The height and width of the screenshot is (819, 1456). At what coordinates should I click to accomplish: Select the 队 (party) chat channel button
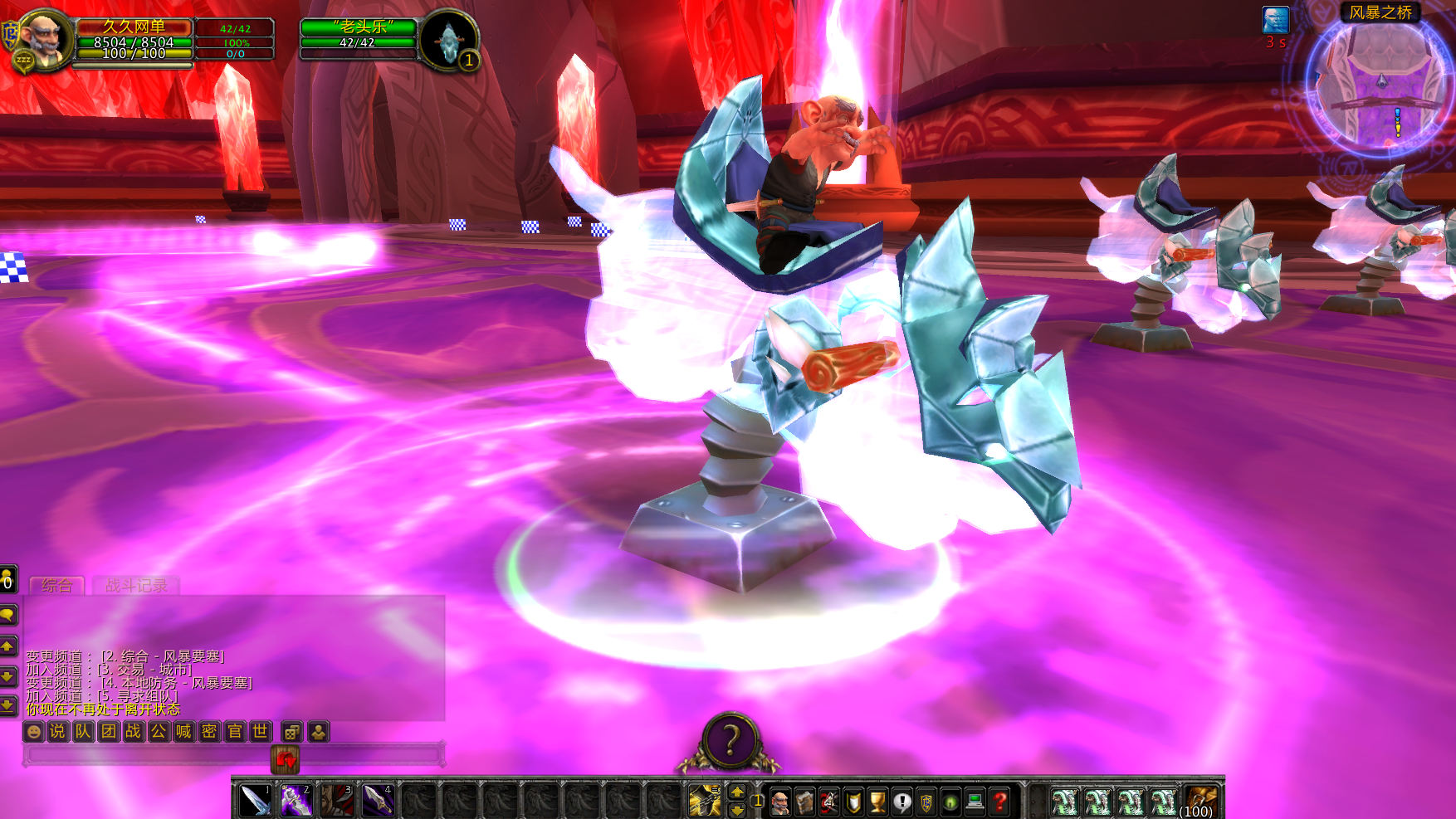click(83, 732)
